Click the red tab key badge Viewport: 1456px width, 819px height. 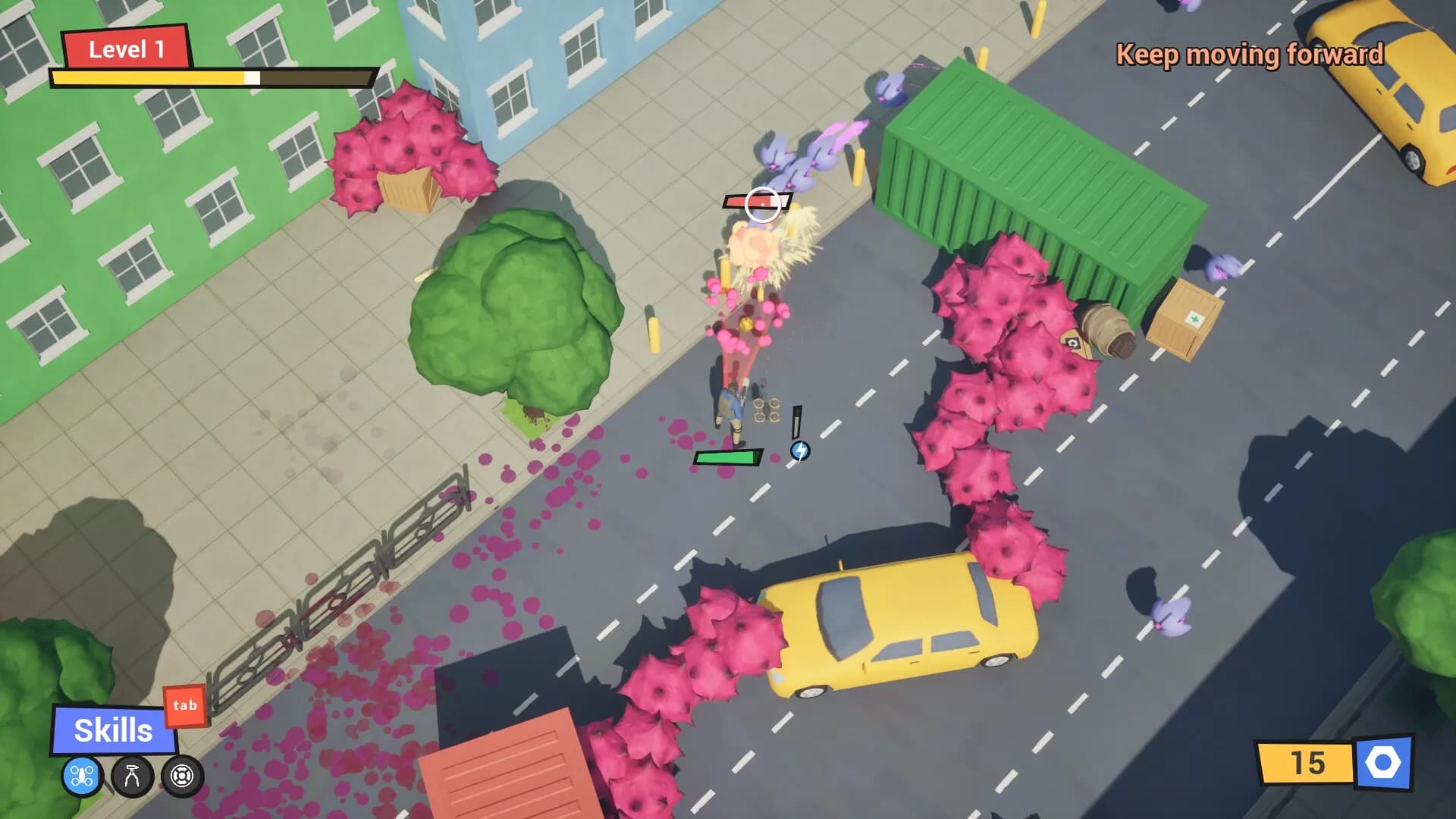point(186,706)
